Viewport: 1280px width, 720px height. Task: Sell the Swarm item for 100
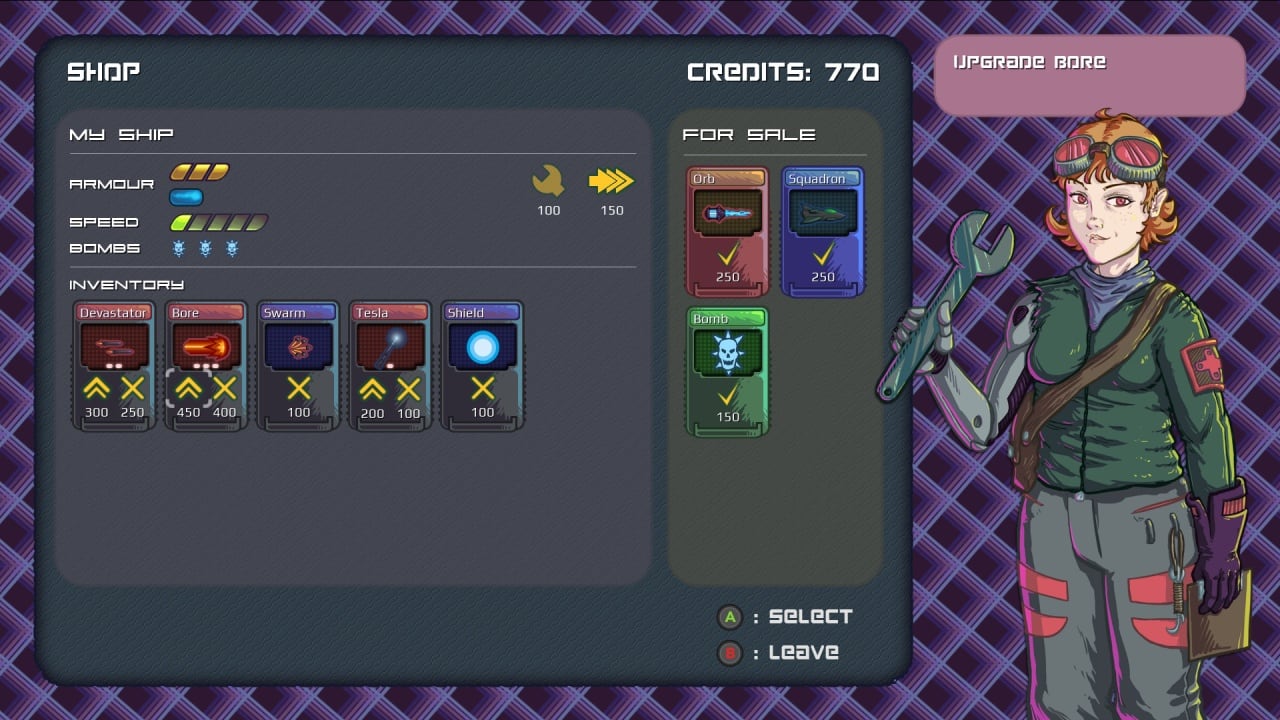tap(298, 389)
